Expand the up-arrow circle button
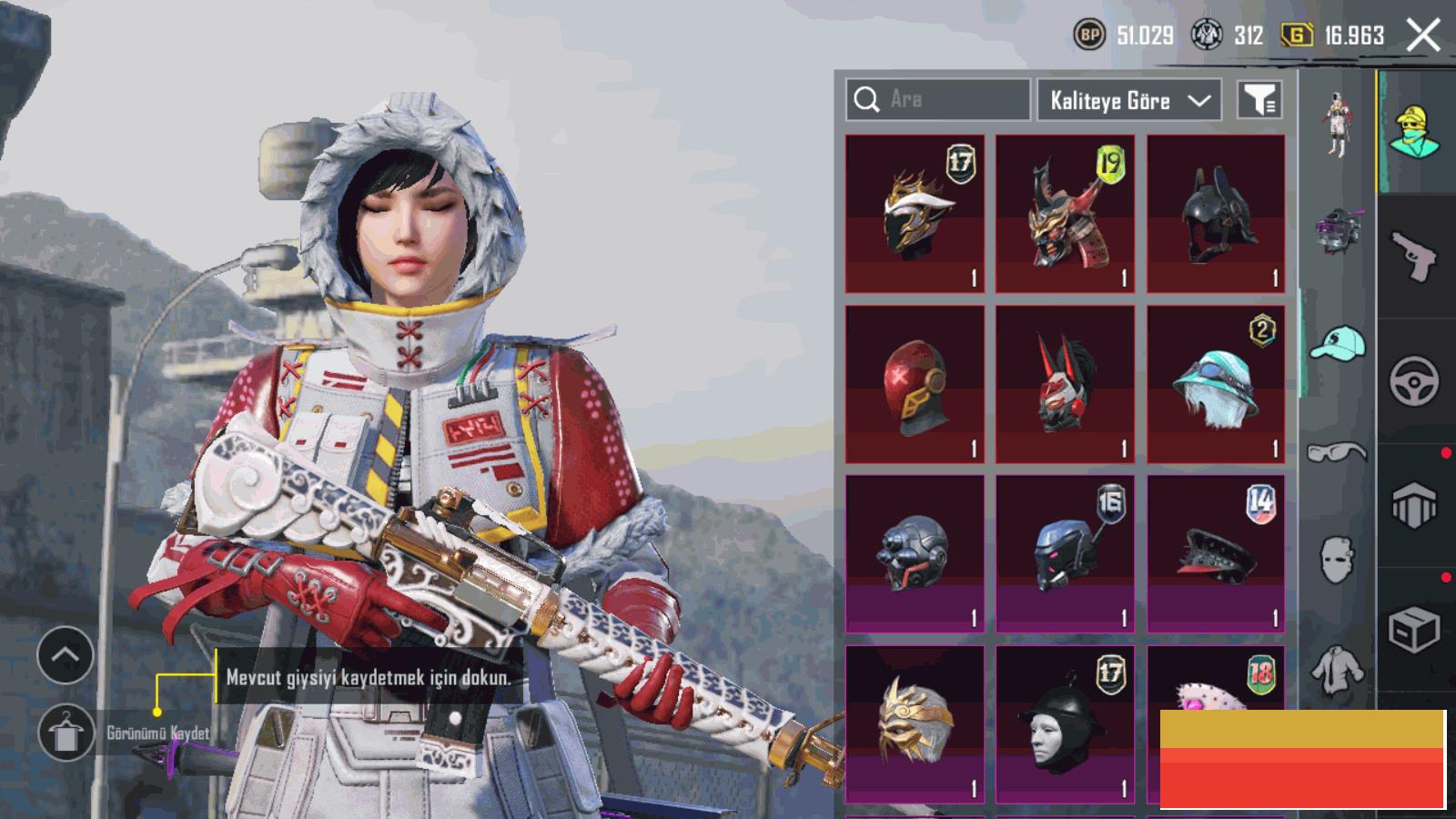The height and width of the screenshot is (819, 1456). pyautogui.click(x=66, y=655)
